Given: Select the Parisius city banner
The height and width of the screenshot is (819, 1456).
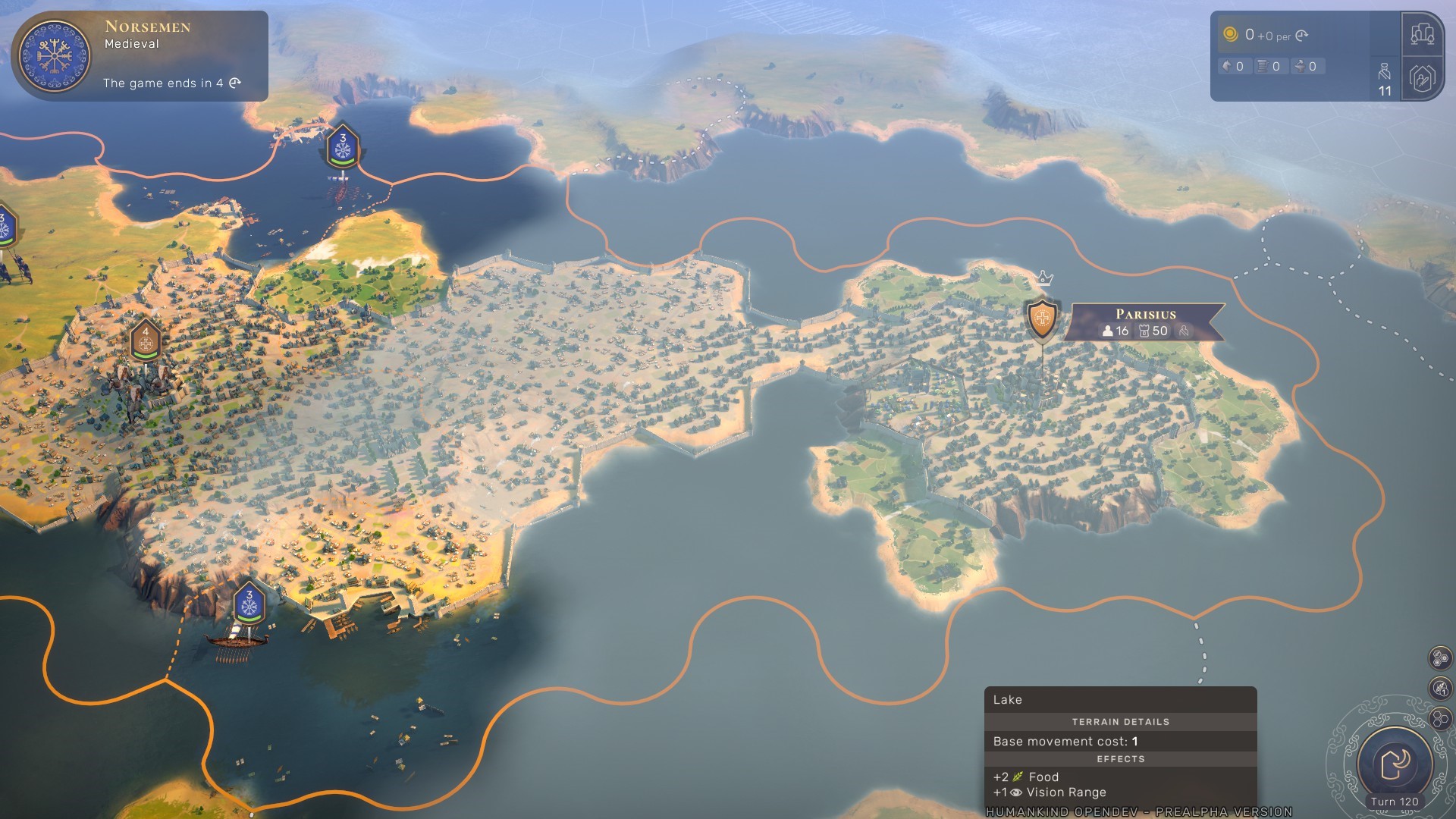Looking at the screenshot, I should (x=1144, y=322).
